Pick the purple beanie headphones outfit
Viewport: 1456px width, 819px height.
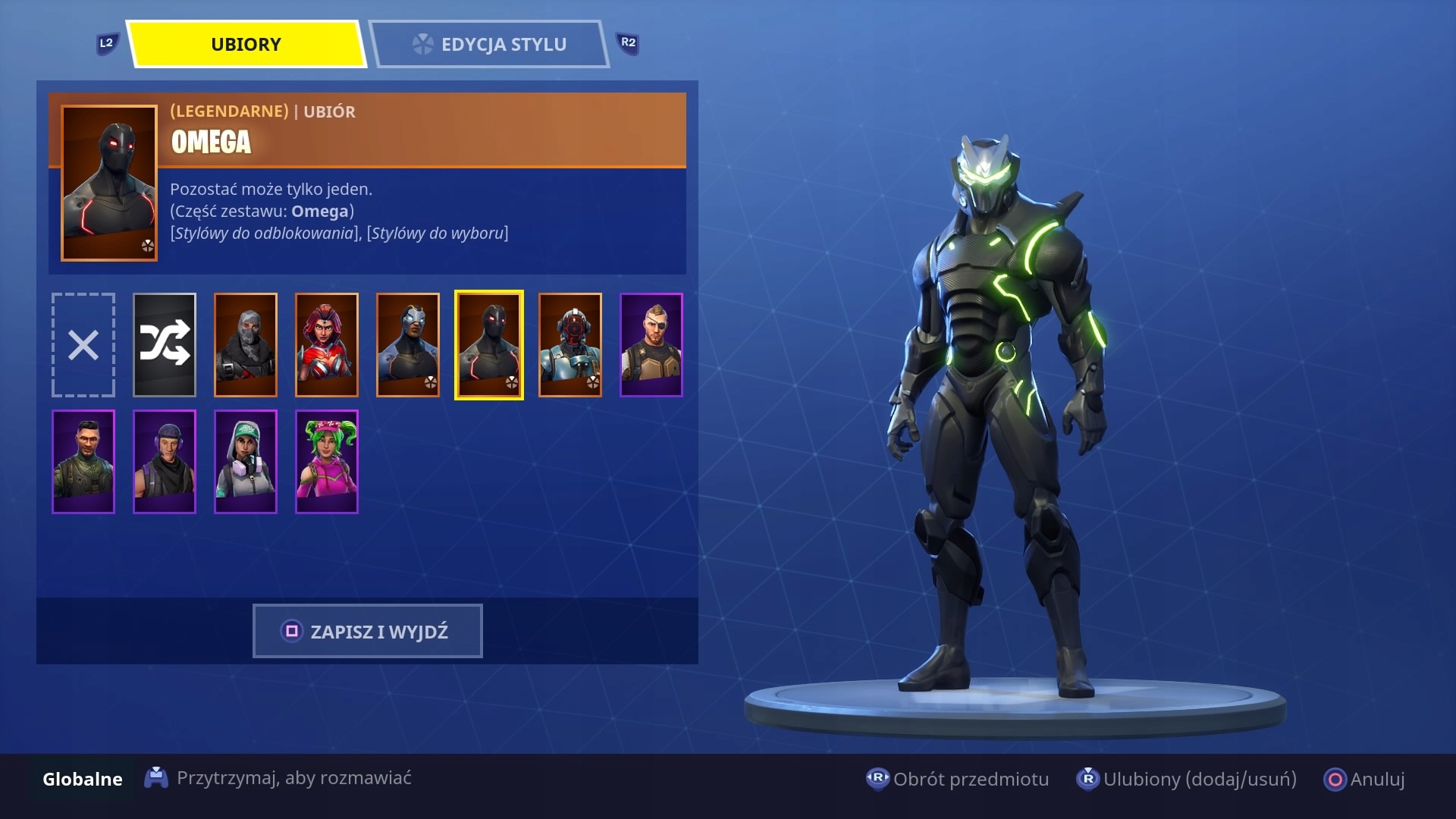(165, 462)
